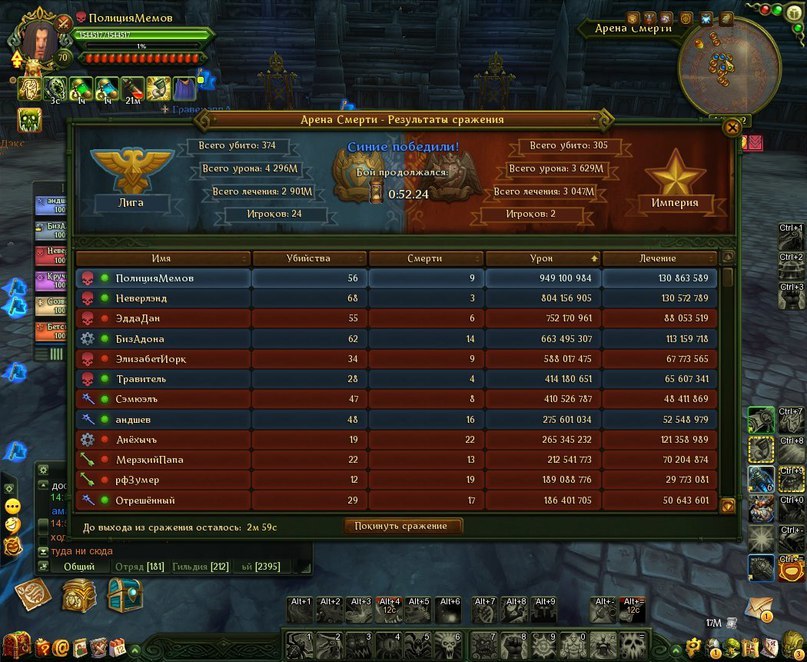The width and height of the screenshot is (807, 662).
Task: Open the Отряд chat tab
Action: pos(141,567)
